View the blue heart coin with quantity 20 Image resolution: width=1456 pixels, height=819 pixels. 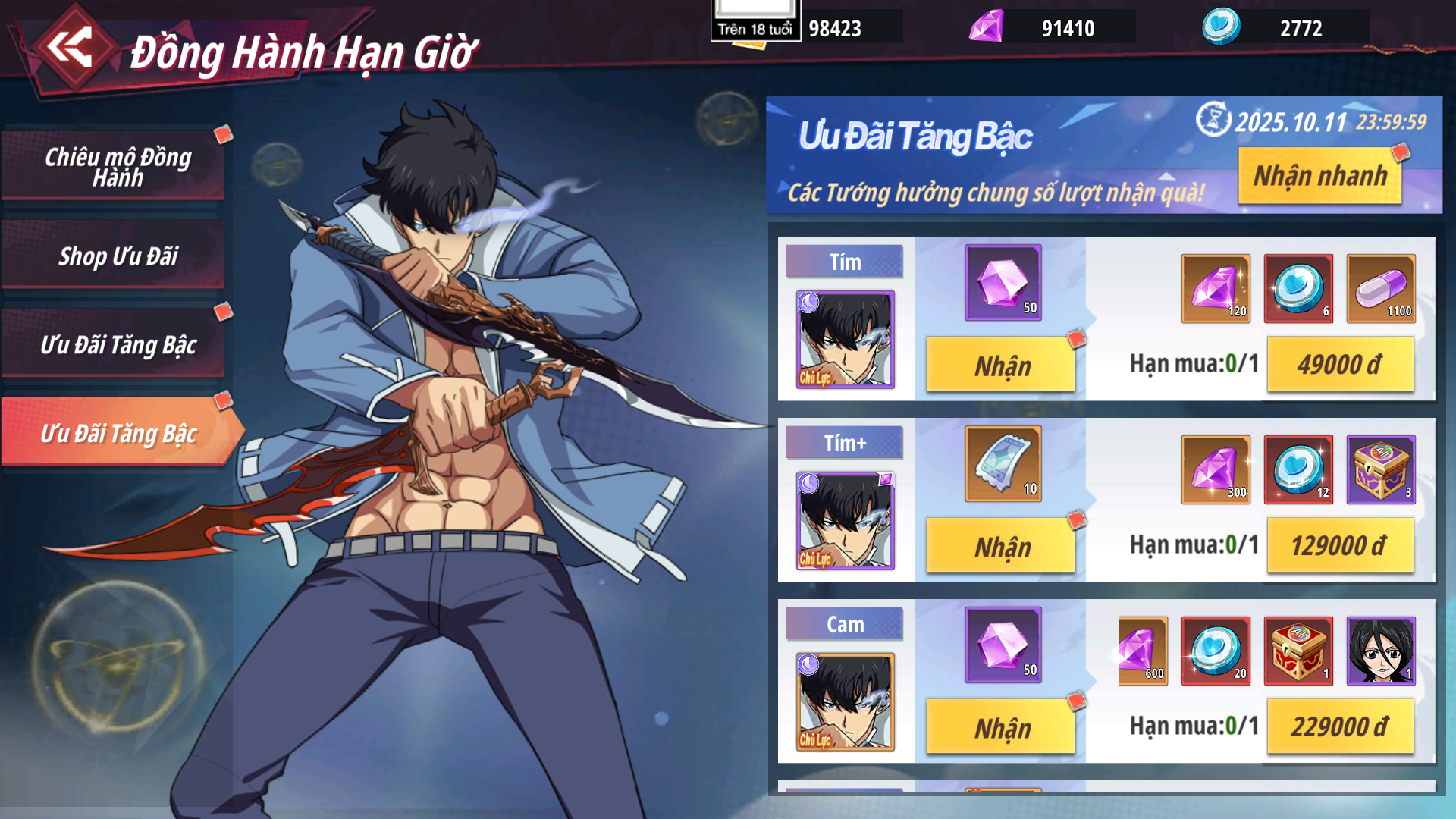(1216, 651)
